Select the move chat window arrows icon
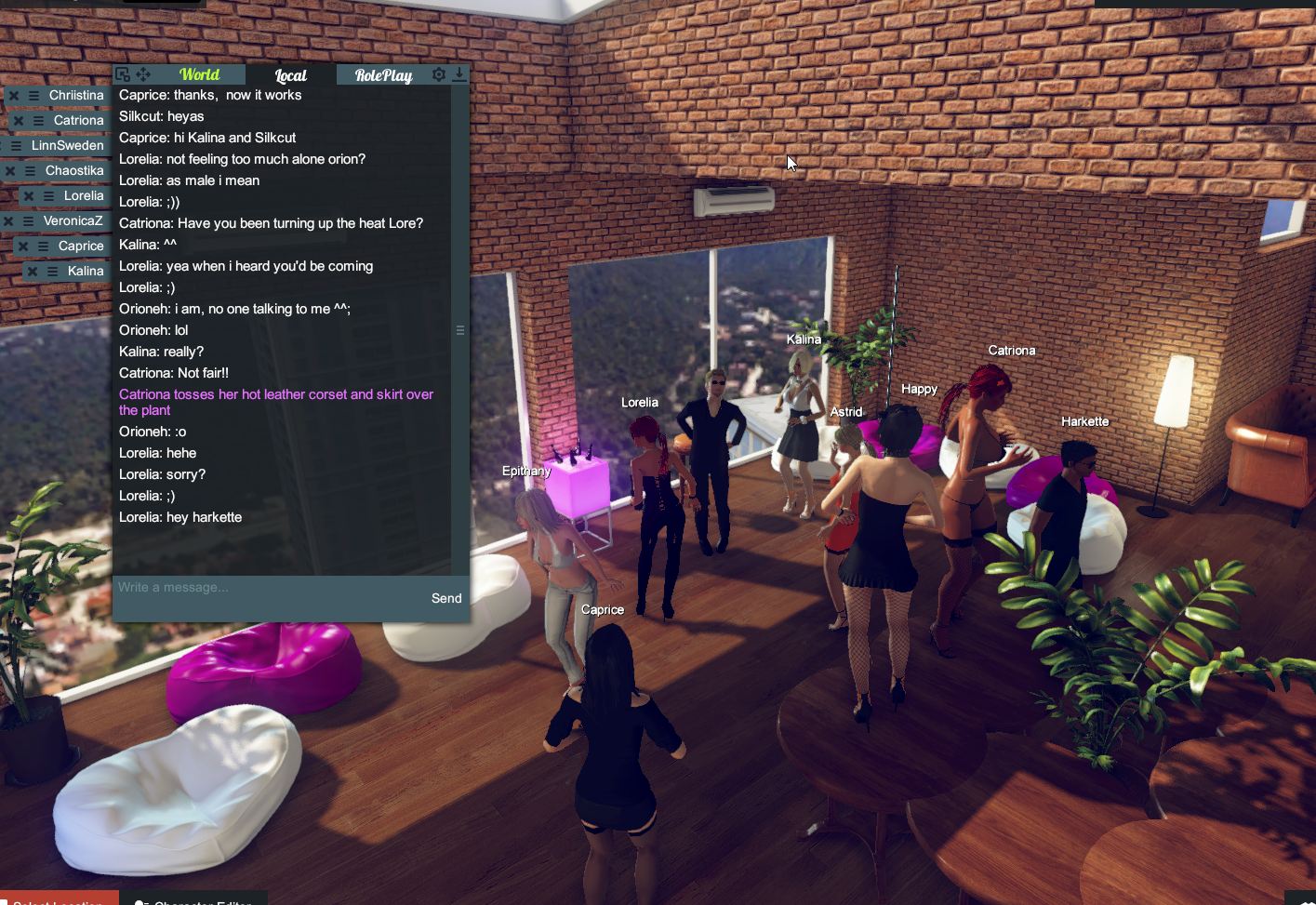 [142, 73]
